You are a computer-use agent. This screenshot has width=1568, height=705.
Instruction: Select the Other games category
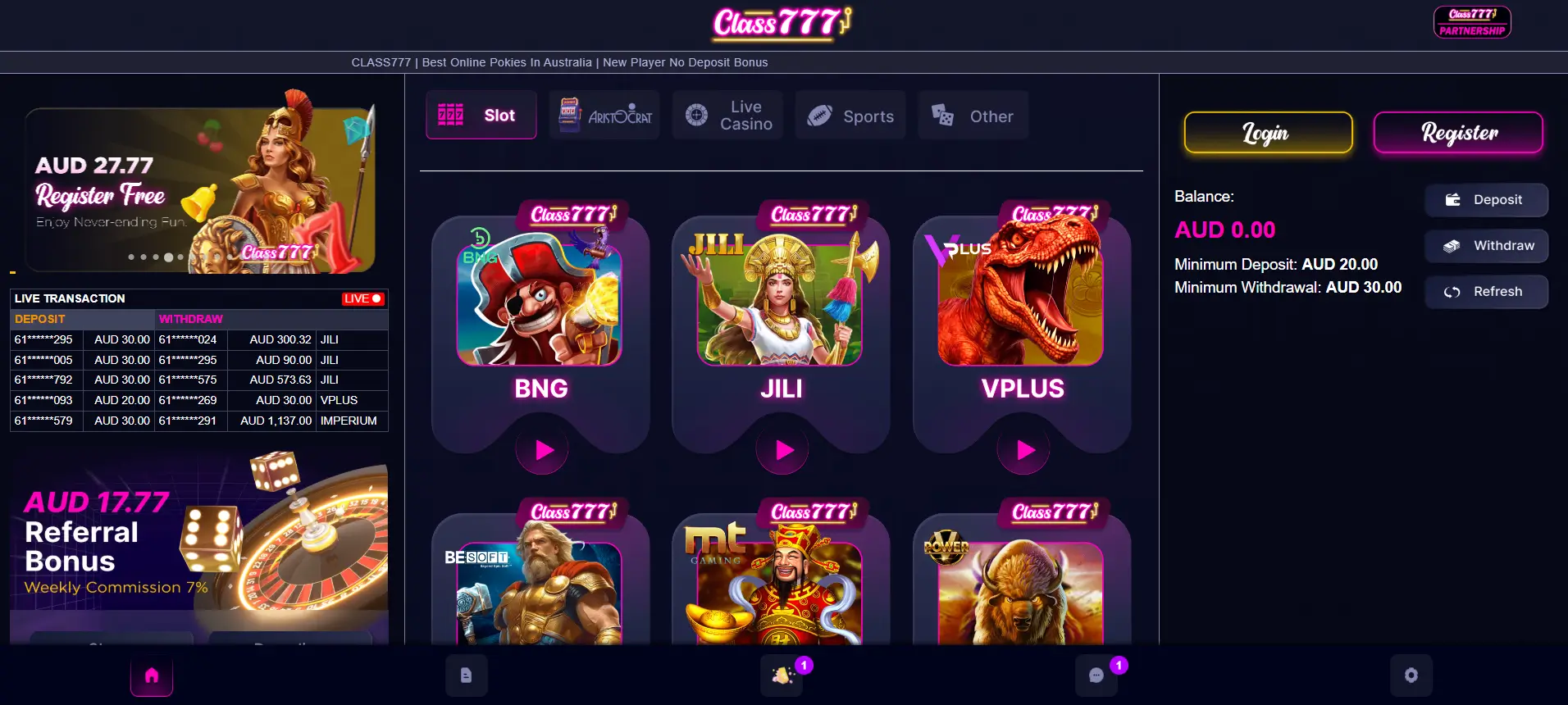(973, 115)
